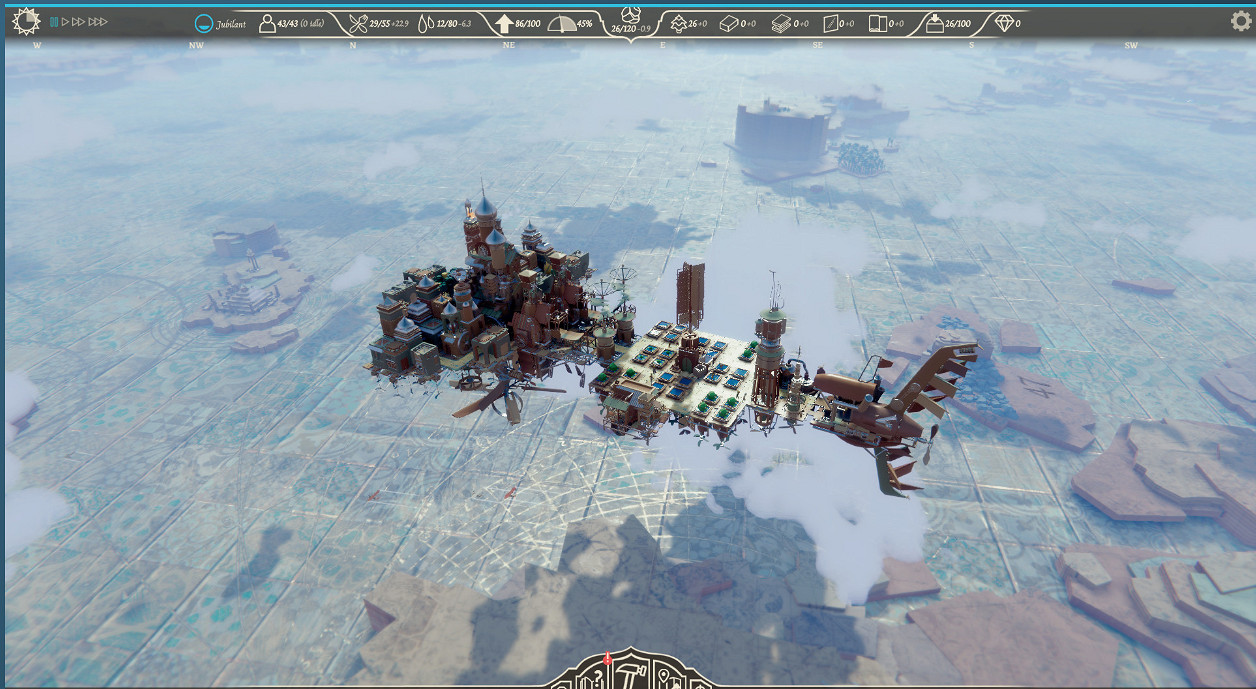This screenshot has height=689, width=1256.
Task: Show the population citizens icon
Action: [x=267, y=23]
